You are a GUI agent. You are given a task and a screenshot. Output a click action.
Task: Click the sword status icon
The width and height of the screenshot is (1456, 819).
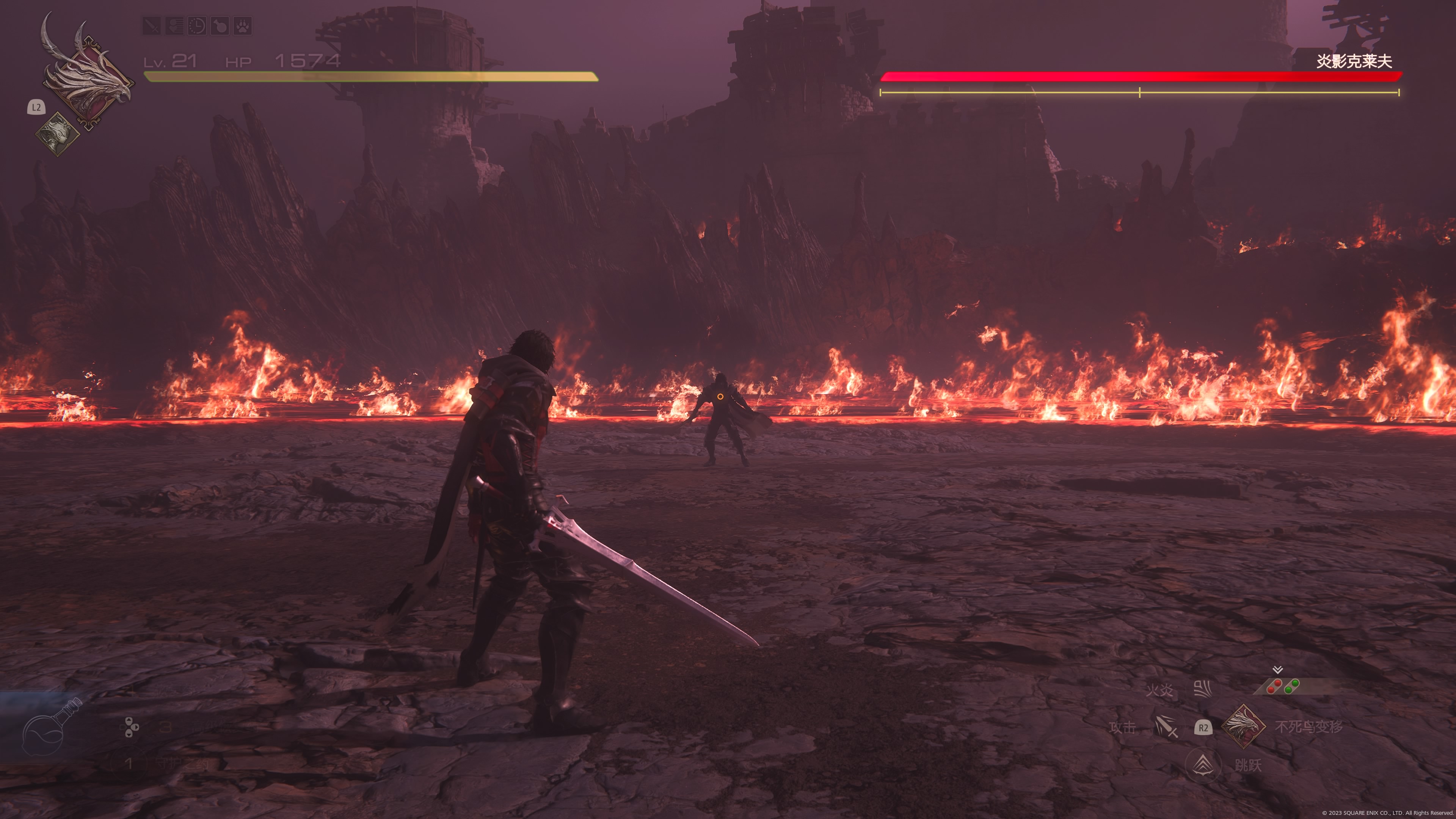pos(152,25)
